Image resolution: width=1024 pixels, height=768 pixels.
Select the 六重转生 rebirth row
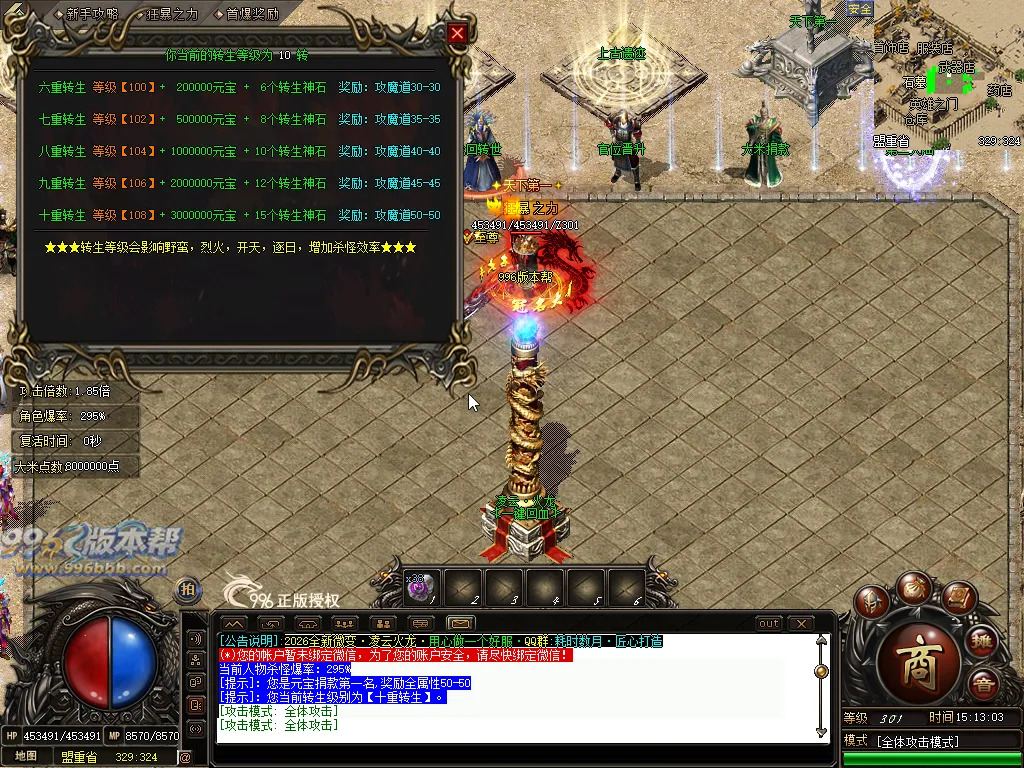click(238, 87)
